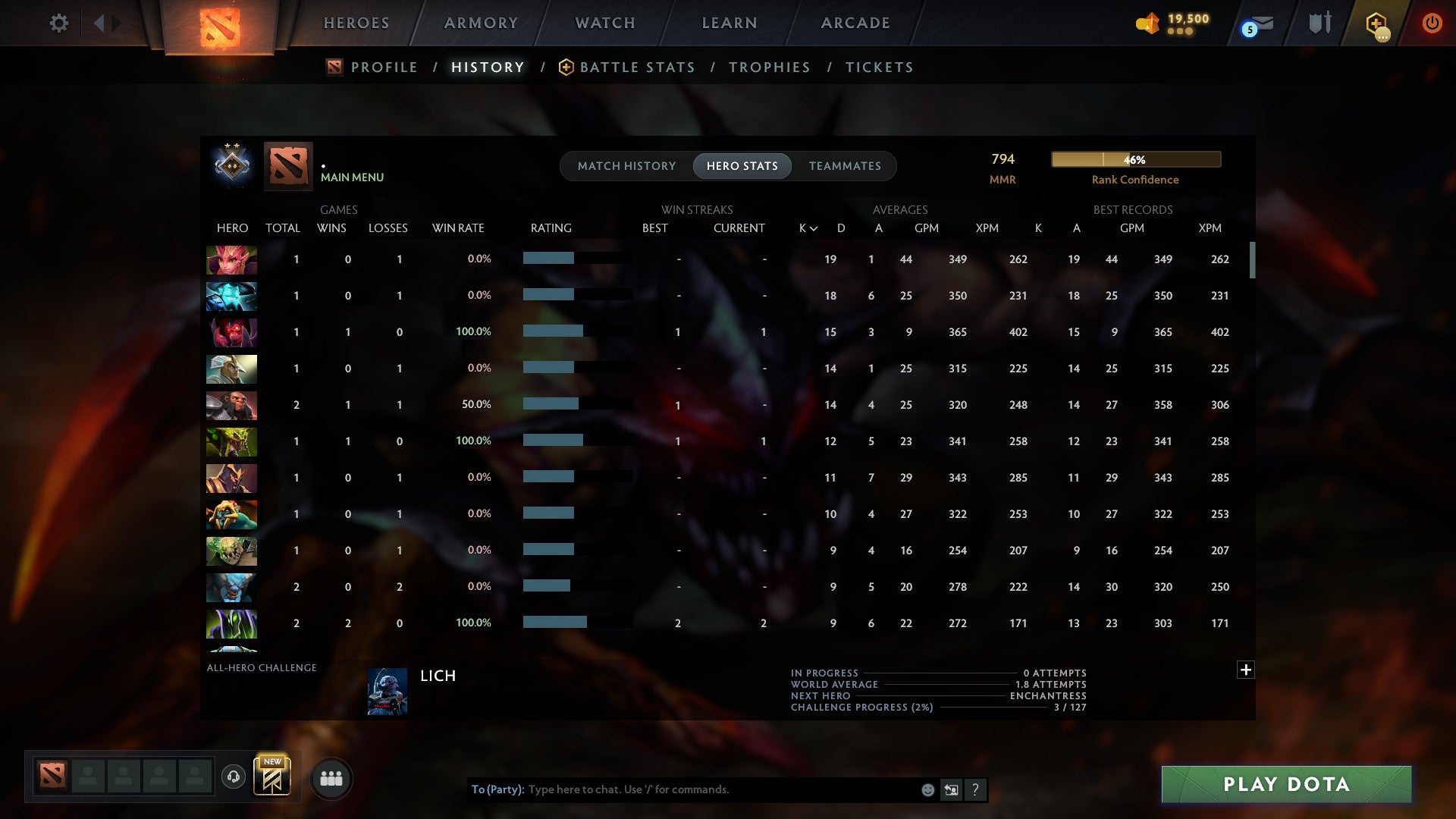Click the shield and sword inventory icon

click(1319, 23)
